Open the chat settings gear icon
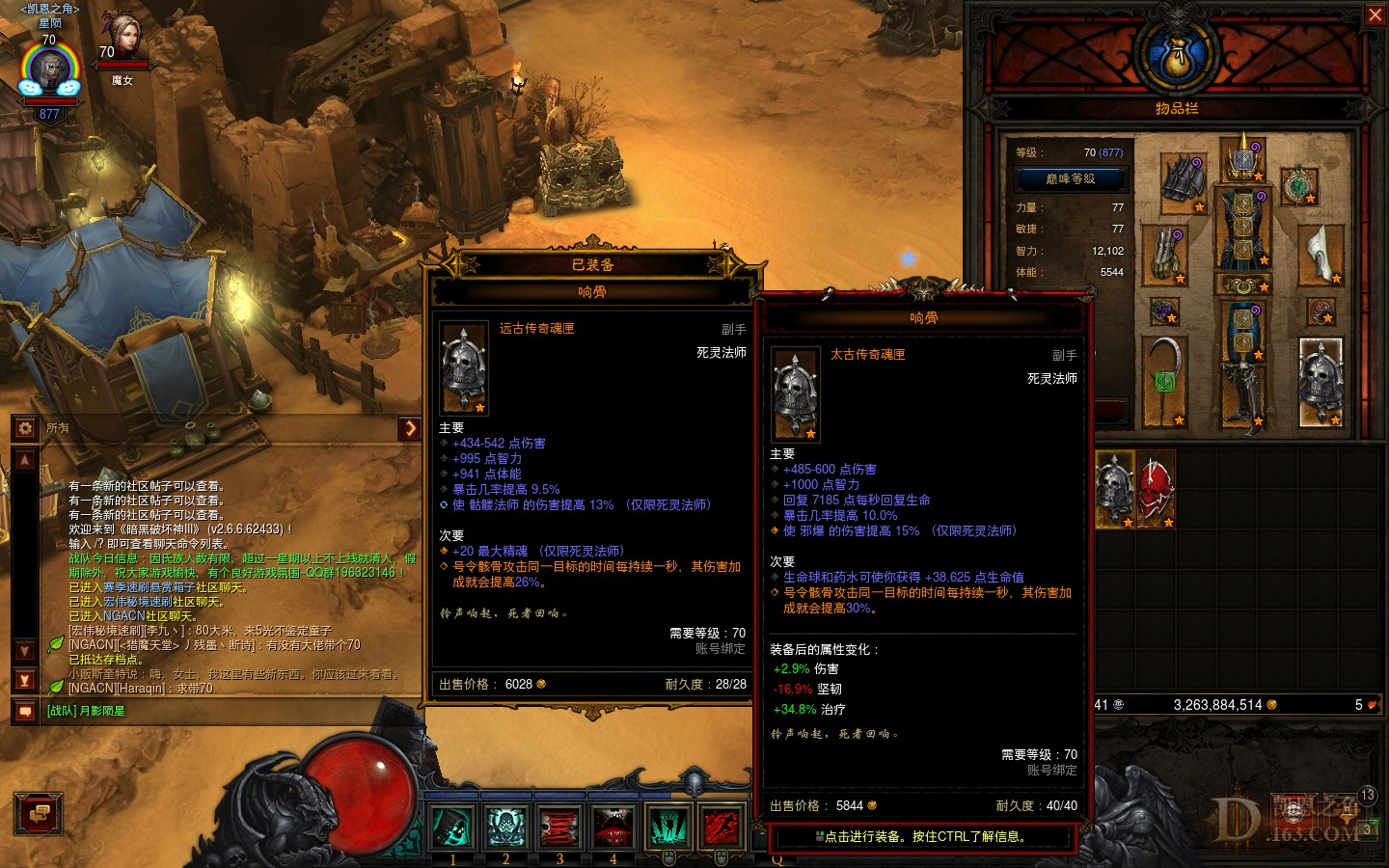1389x868 pixels. [23, 428]
